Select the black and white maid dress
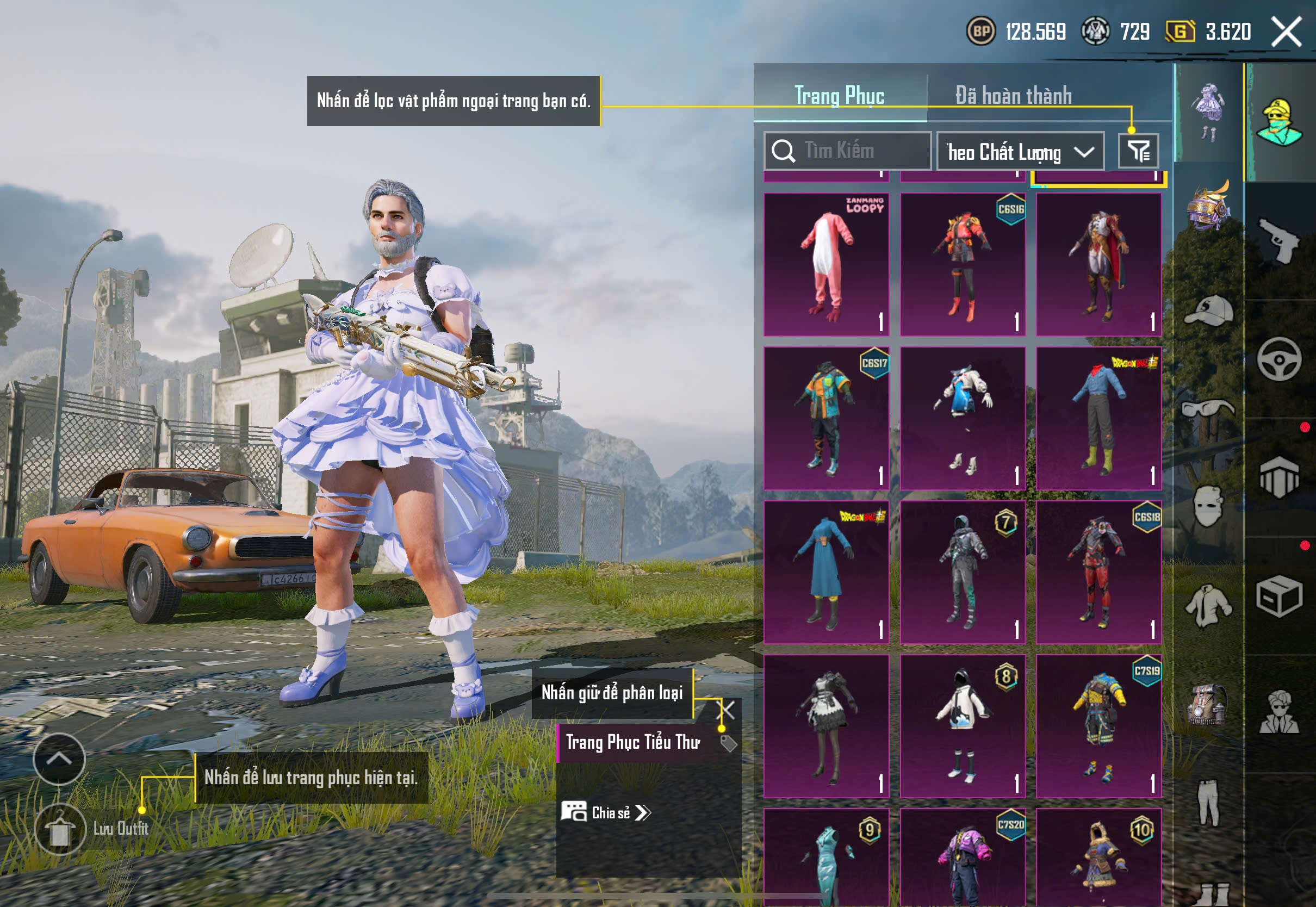 point(826,726)
